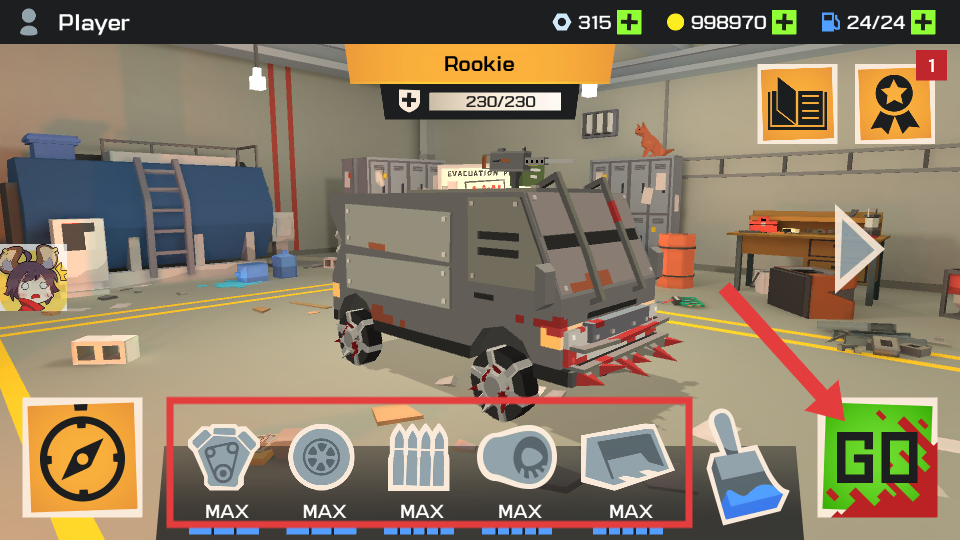Screen dimensions: 960x540
Task: Add more hex nut bolts
Action: (x=629, y=22)
